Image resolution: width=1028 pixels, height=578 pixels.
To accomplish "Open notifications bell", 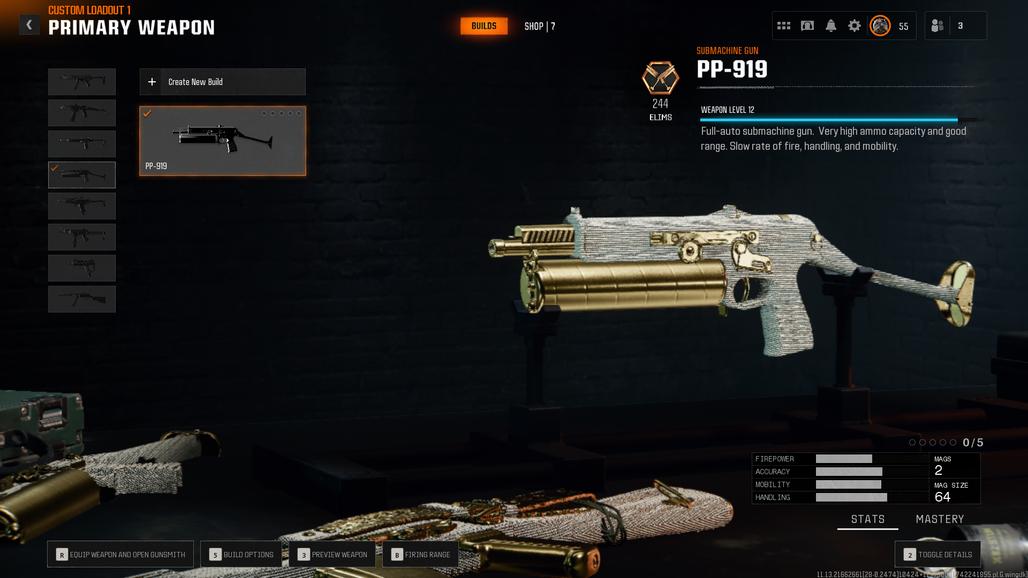I will pos(831,26).
